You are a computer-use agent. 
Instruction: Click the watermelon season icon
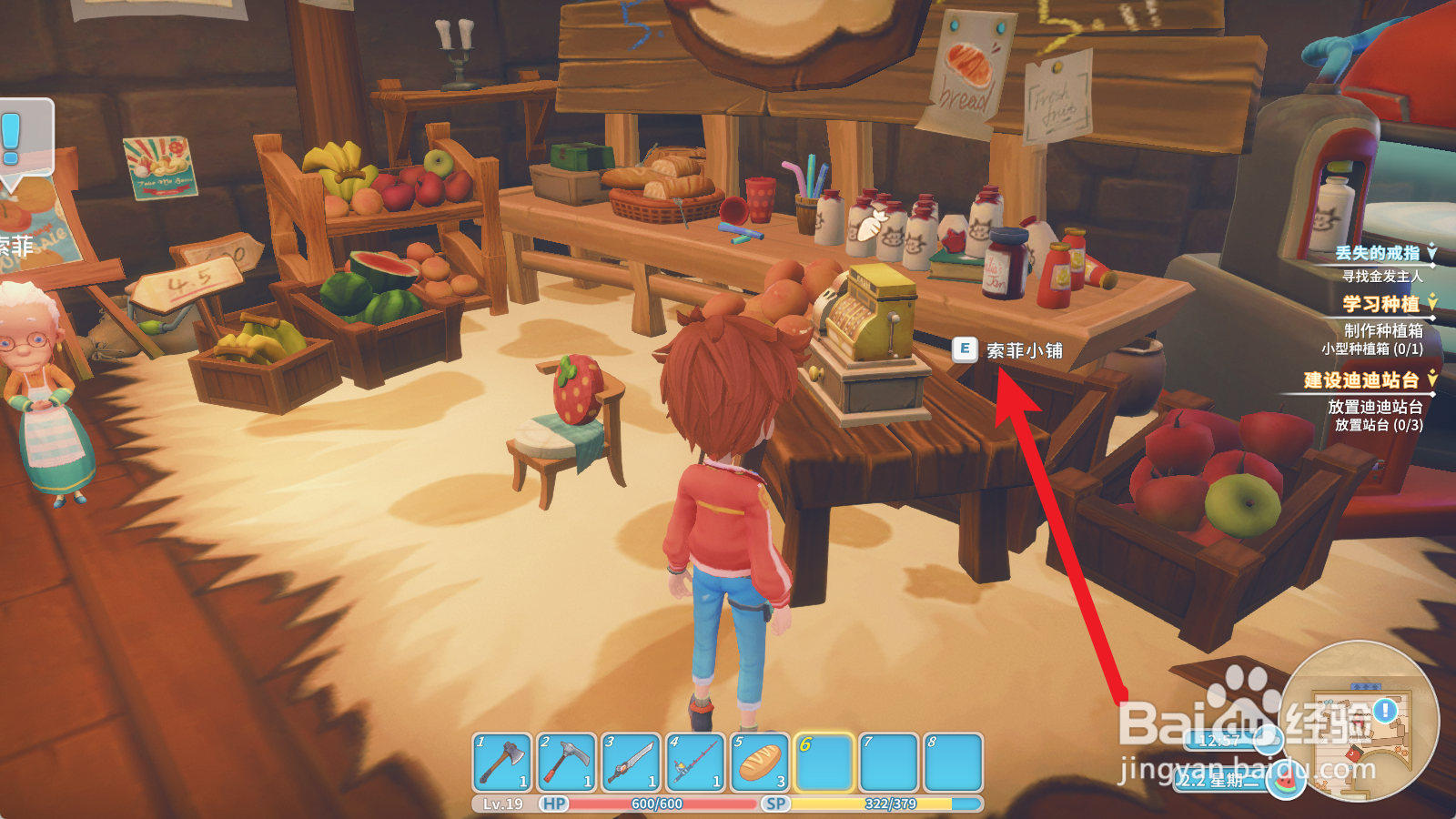pos(1286,782)
